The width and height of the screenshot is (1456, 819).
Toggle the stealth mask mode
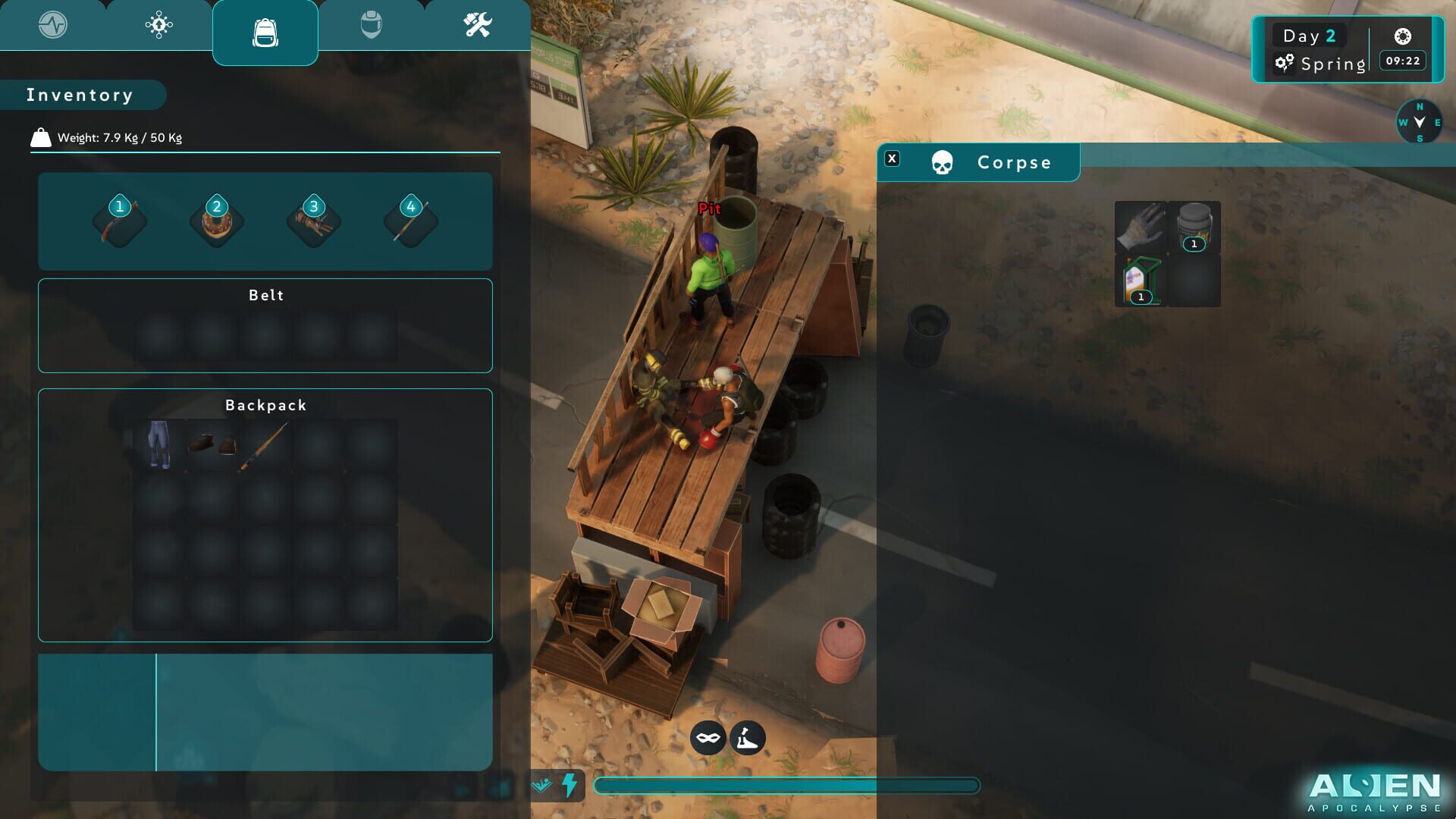(708, 737)
